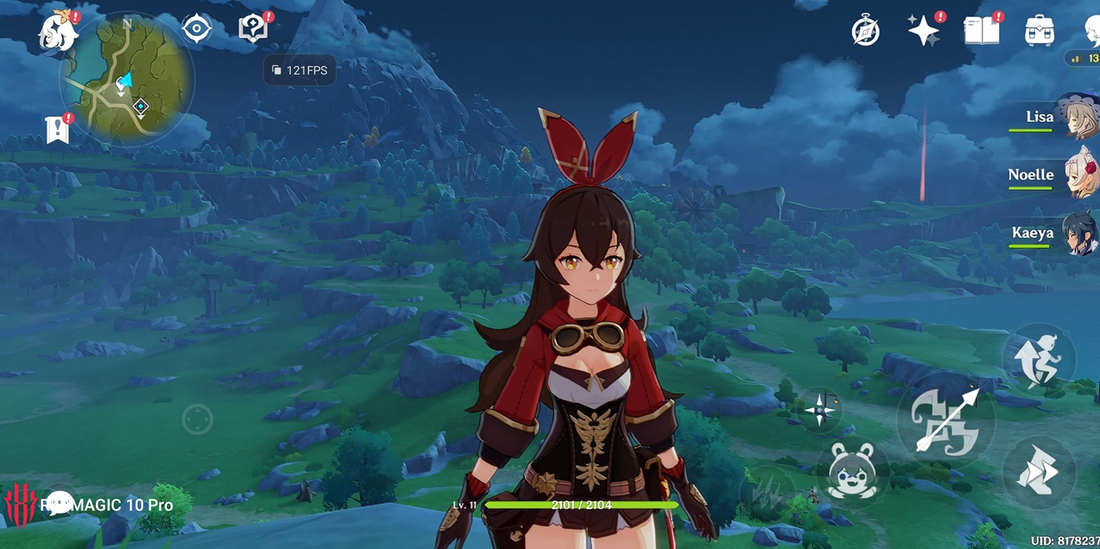The height and width of the screenshot is (549, 1100).
Task: Open the Adventurer compass icon
Action: click(x=866, y=31)
